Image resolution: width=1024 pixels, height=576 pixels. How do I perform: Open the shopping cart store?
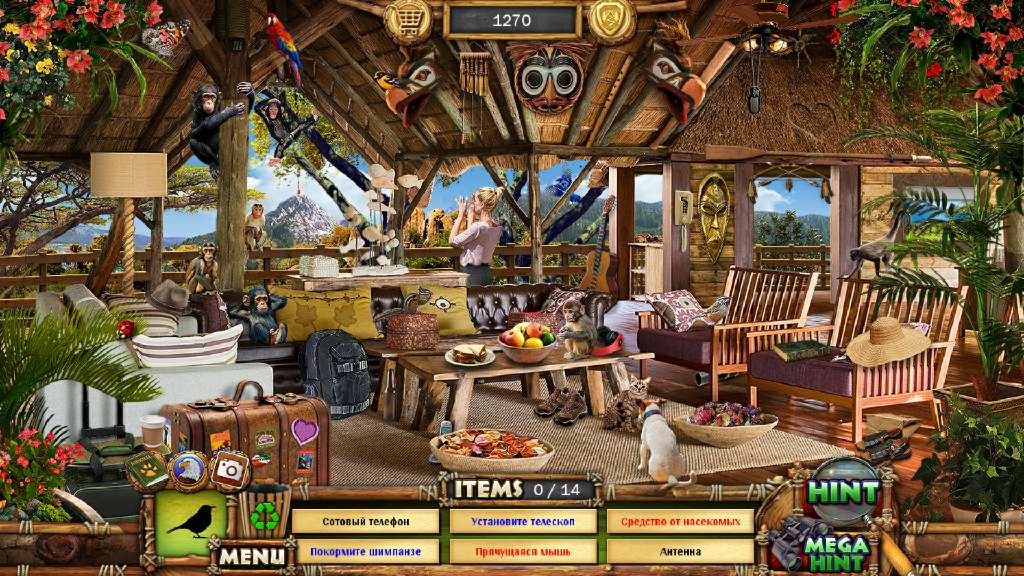click(408, 18)
